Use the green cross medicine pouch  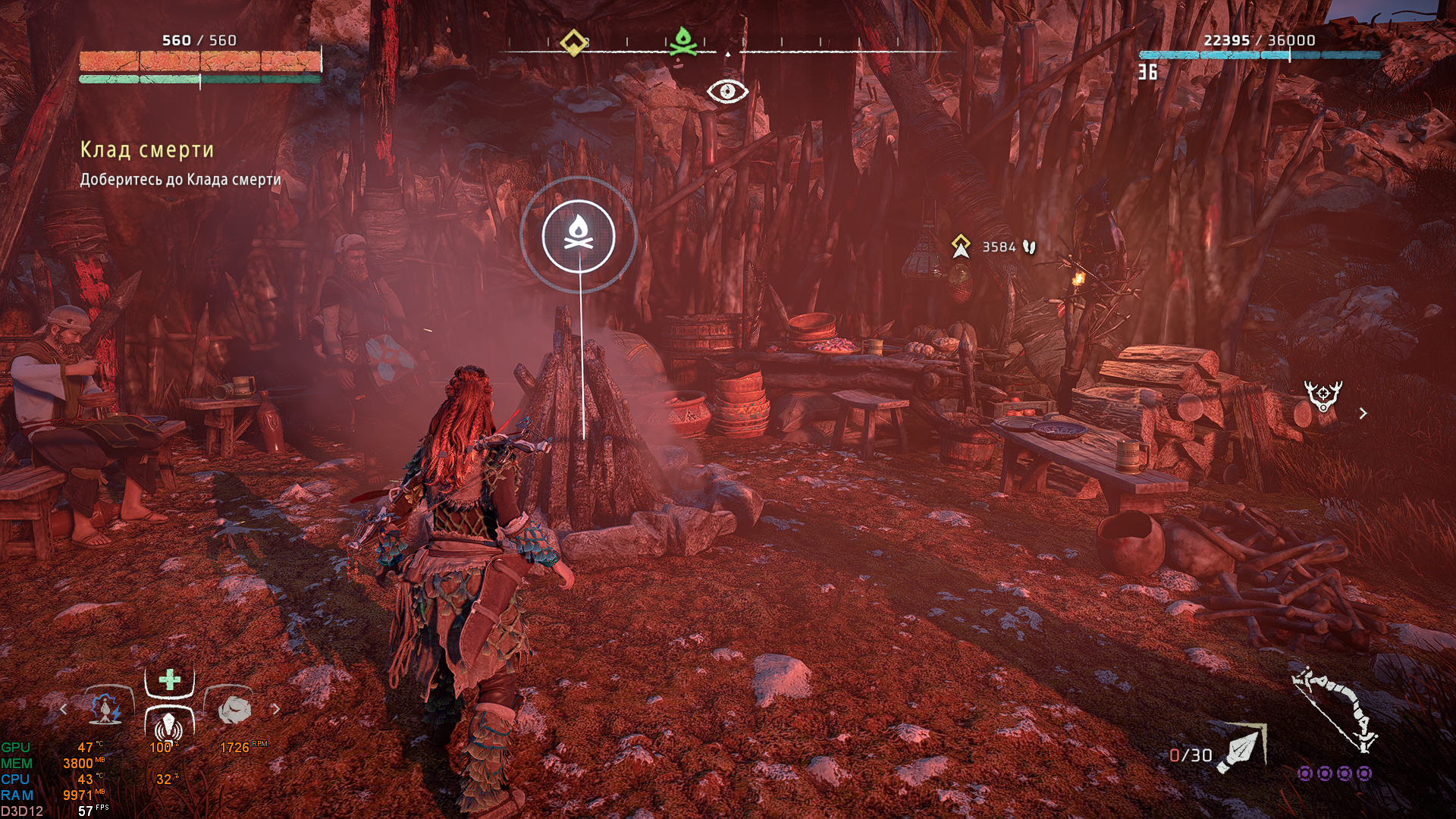tap(169, 679)
